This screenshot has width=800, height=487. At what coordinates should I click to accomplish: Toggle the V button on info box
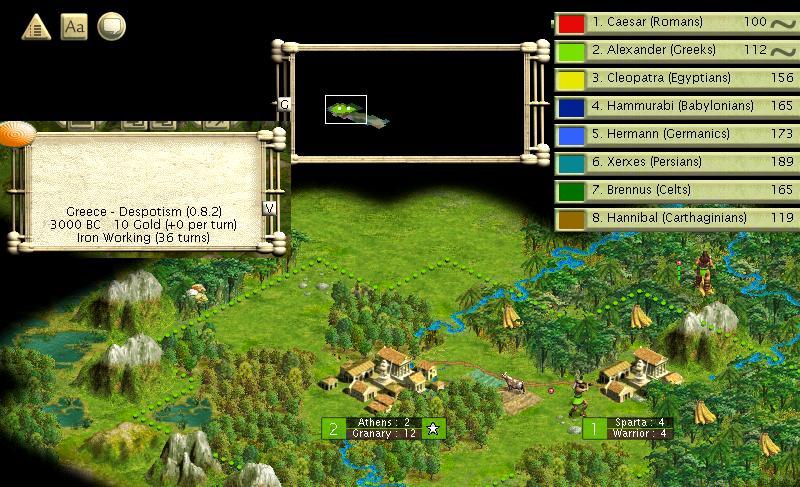point(269,208)
